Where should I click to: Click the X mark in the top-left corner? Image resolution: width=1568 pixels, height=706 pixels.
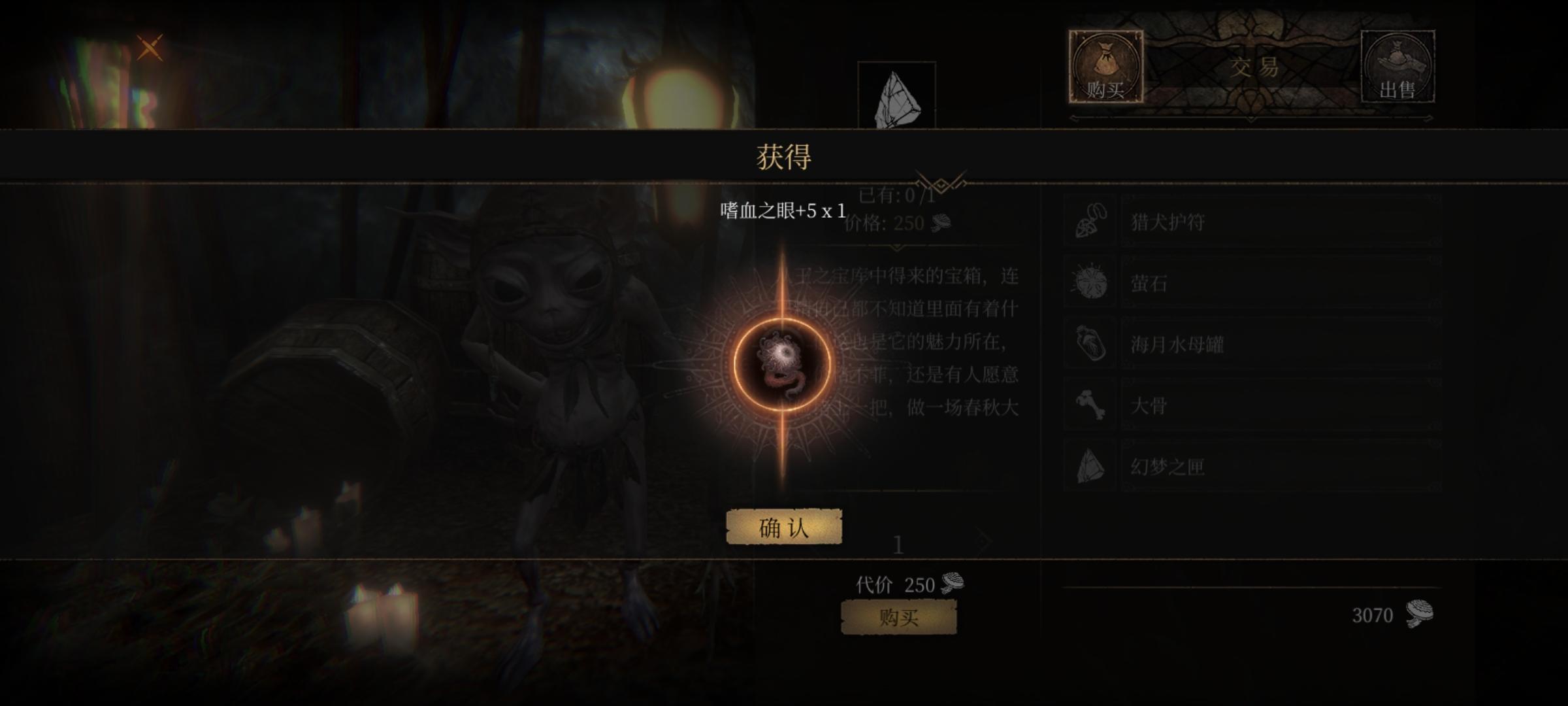point(152,46)
